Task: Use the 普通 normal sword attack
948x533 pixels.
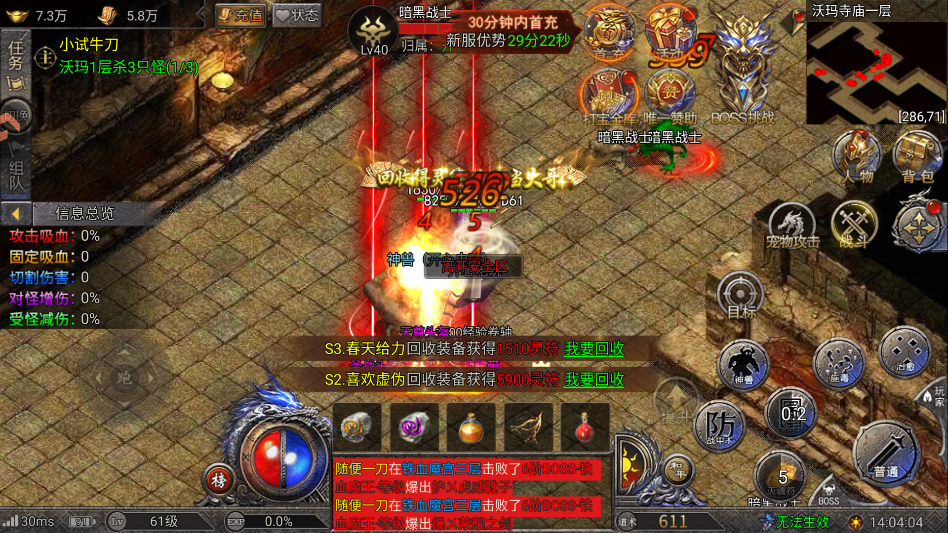Action: click(887, 450)
